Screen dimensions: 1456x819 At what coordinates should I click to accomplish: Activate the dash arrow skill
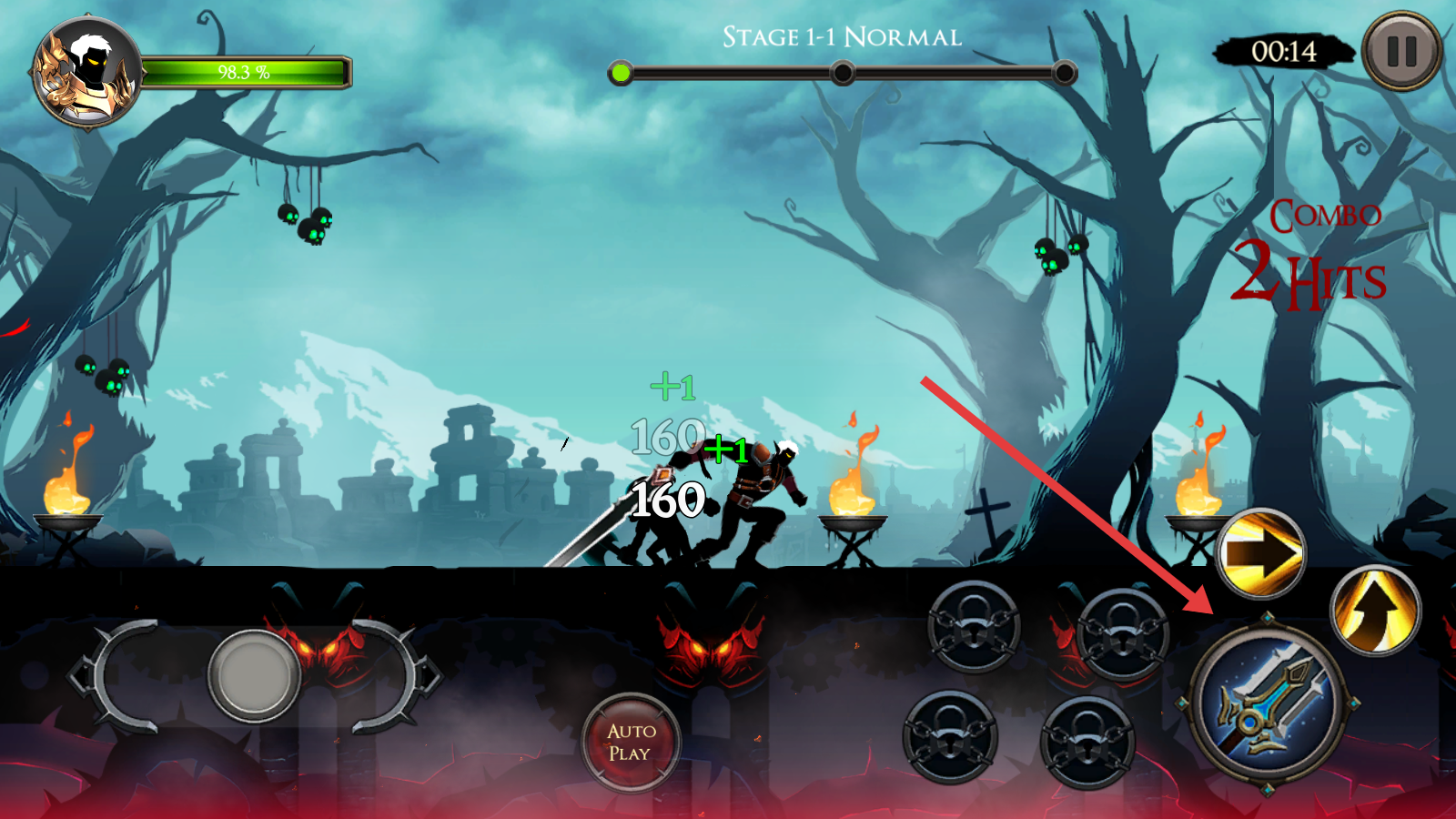click(1261, 553)
